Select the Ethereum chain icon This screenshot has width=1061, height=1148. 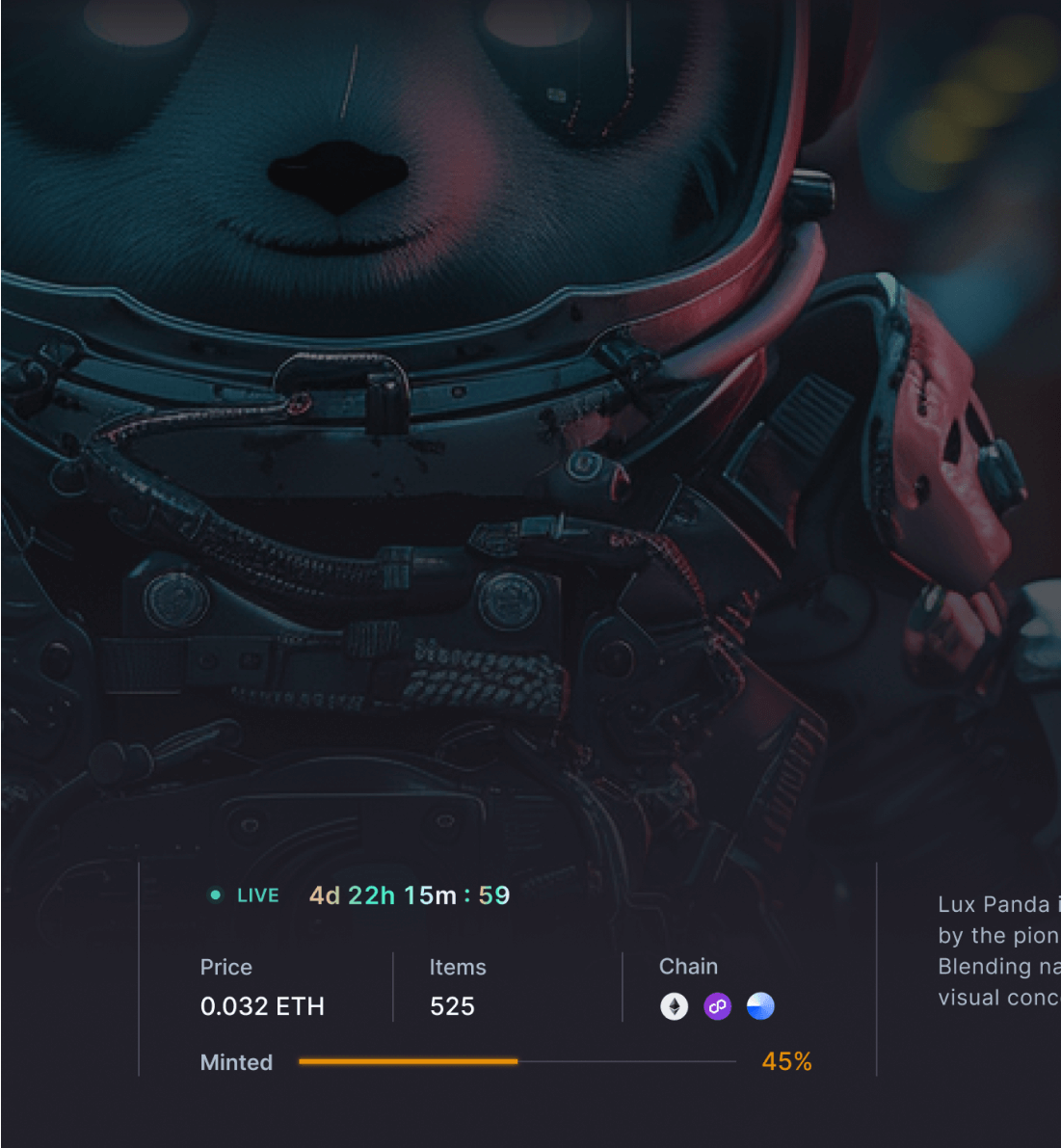coord(675,1006)
